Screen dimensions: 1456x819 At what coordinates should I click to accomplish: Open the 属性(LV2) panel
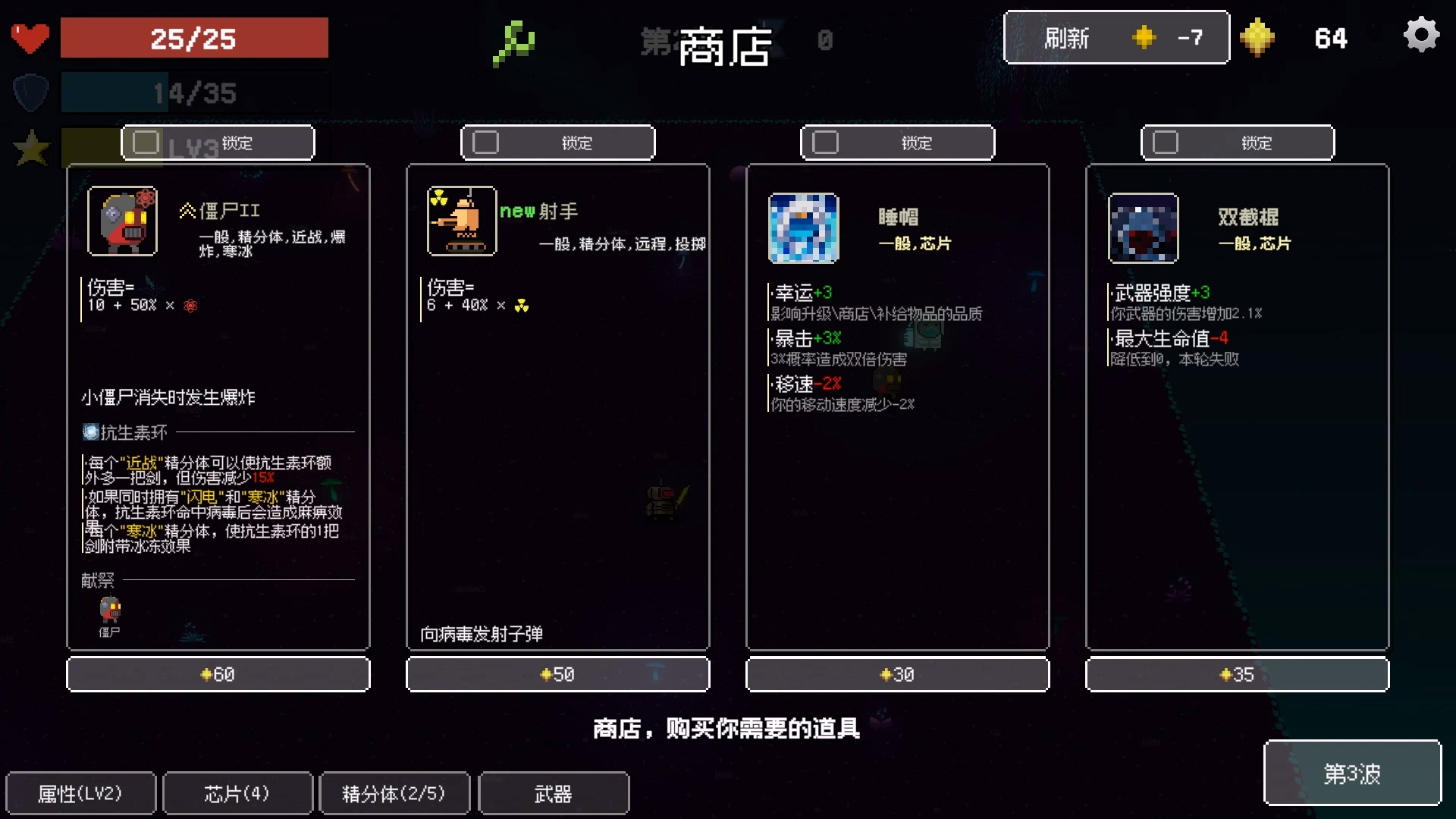click(x=80, y=792)
